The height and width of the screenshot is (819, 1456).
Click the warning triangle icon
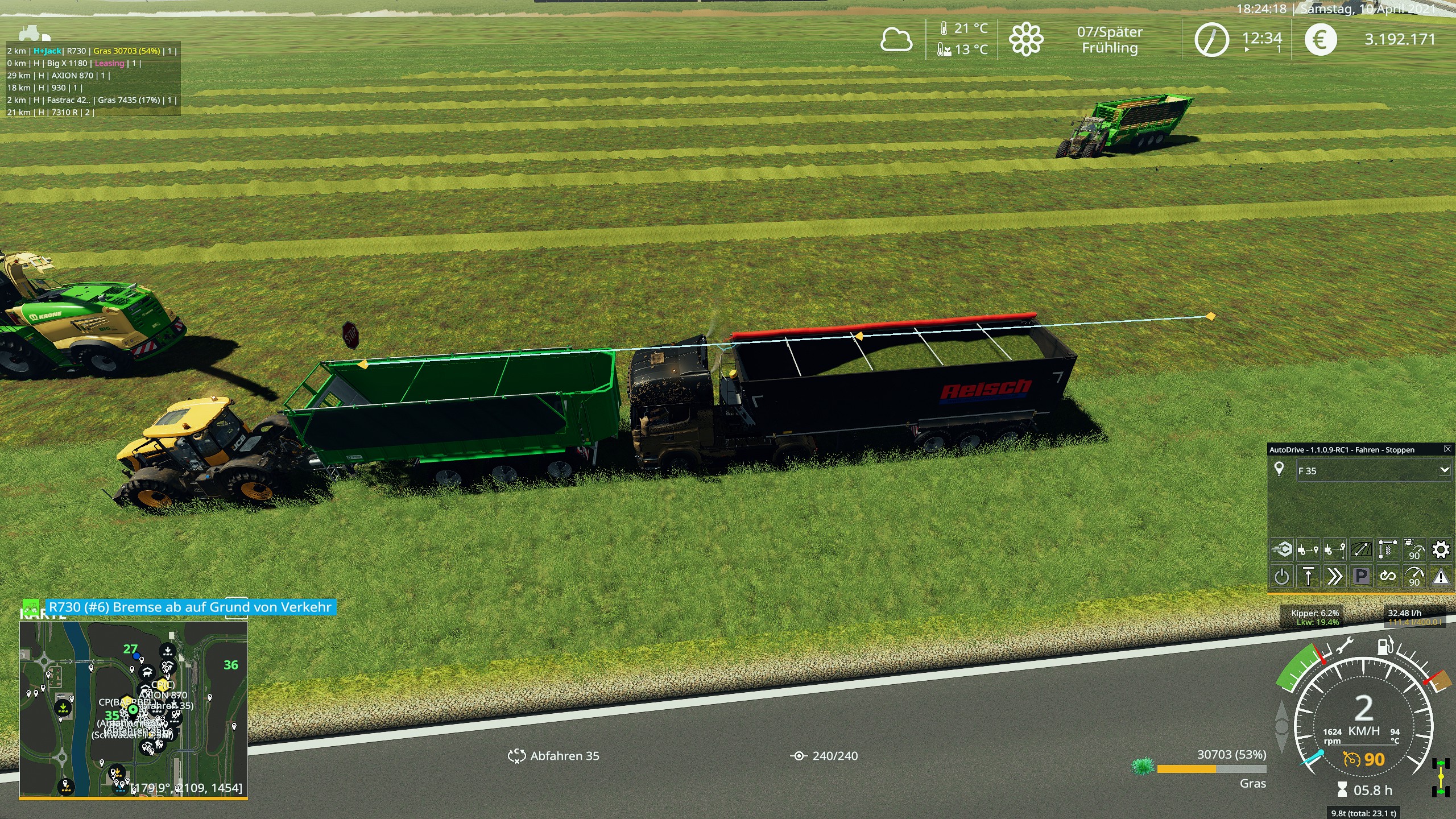(x=1441, y=577)
